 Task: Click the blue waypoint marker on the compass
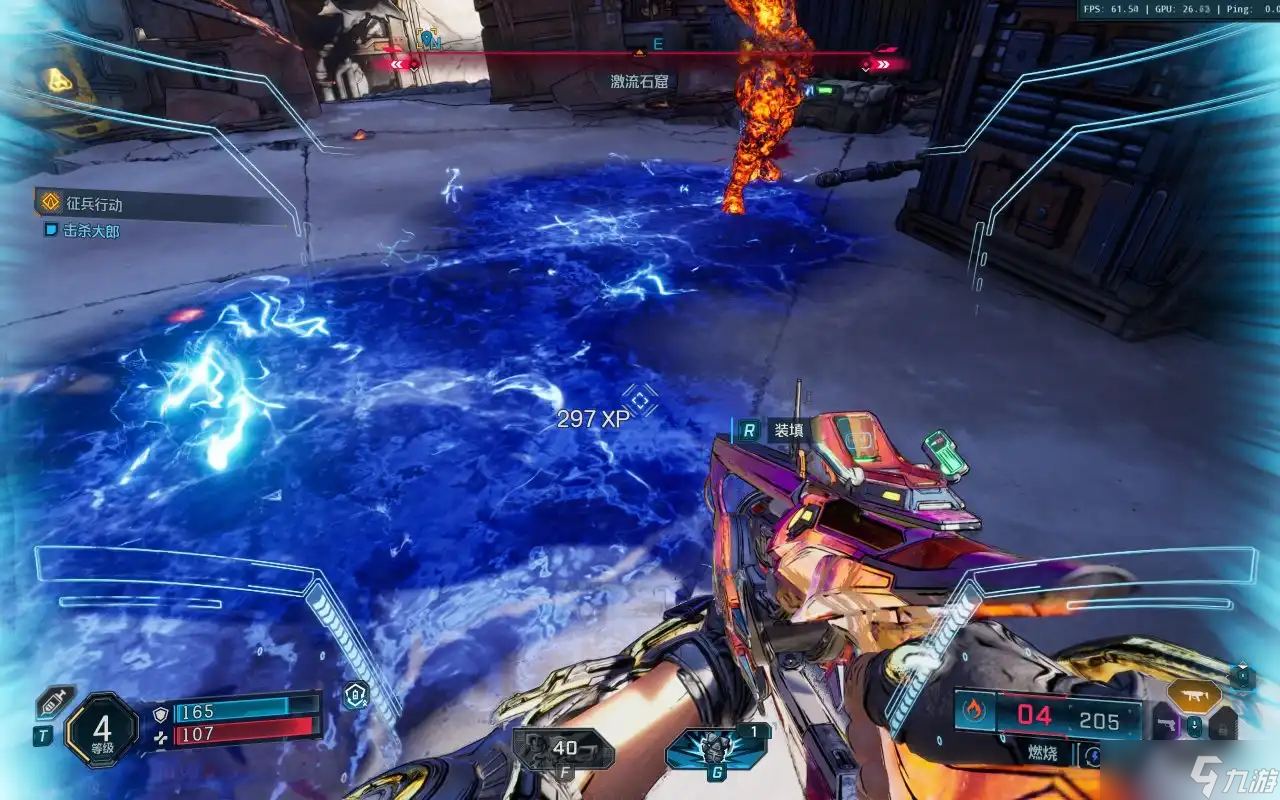tap(429, 40)
